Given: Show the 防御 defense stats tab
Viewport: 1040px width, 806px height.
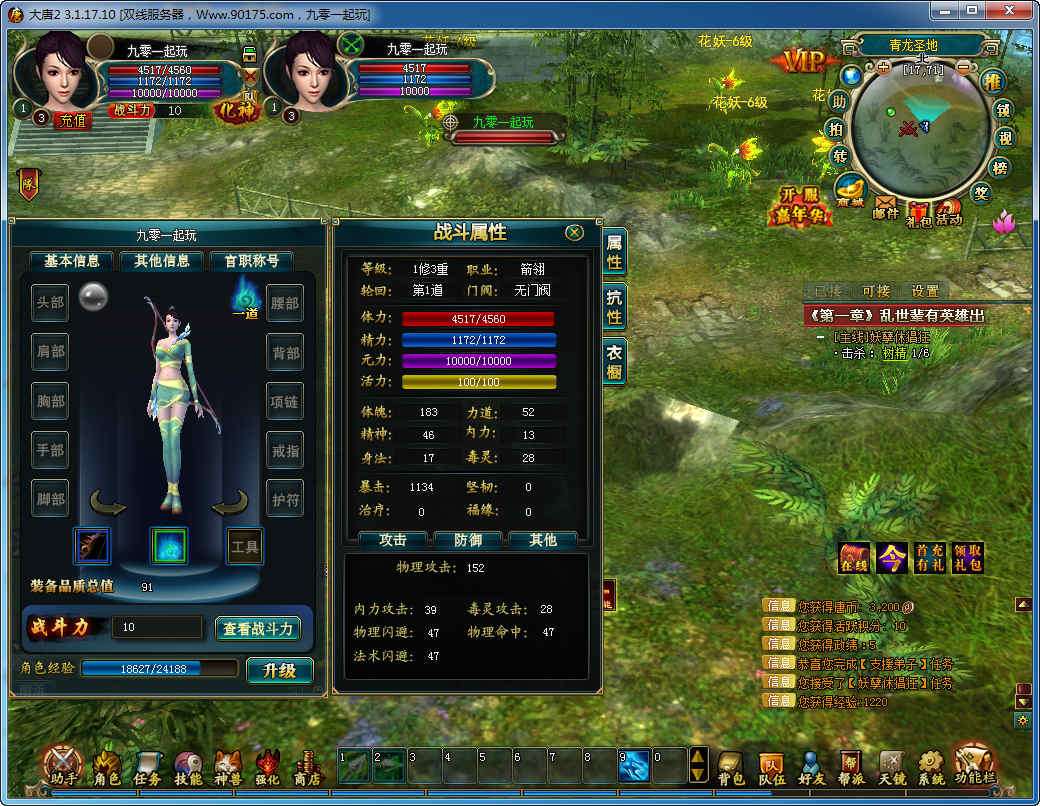Looking at the screenshot, I should pos(468,540).
